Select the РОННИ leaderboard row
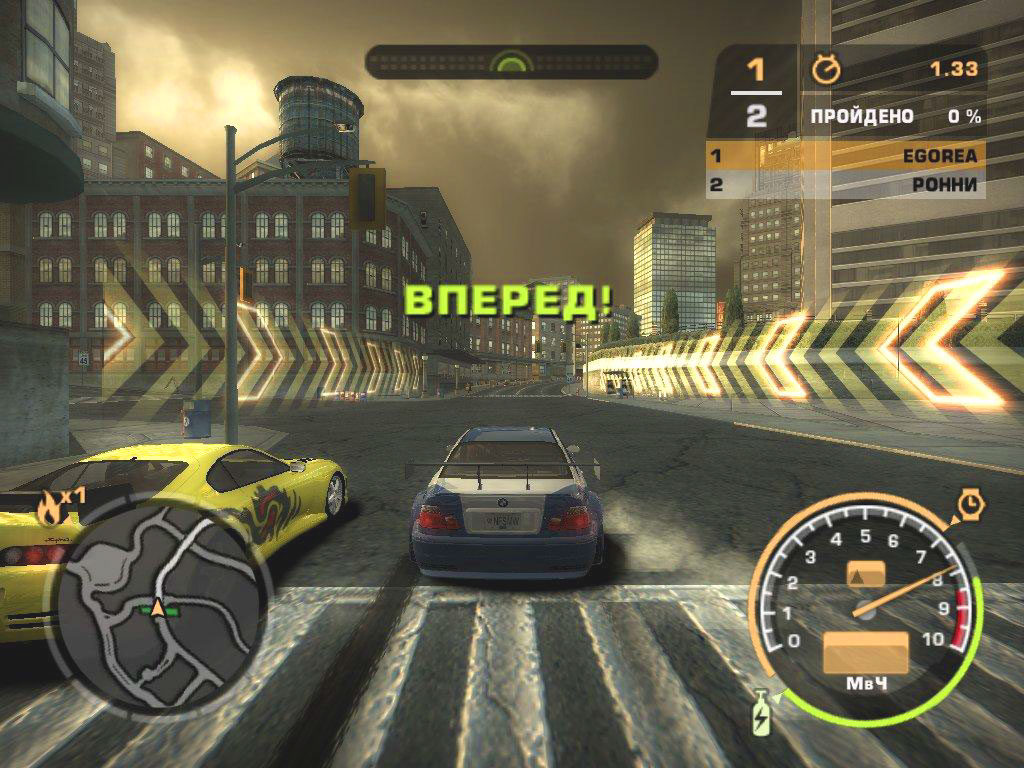The width and height of the screenshot is (1024, 768). (x=845, y=185)
